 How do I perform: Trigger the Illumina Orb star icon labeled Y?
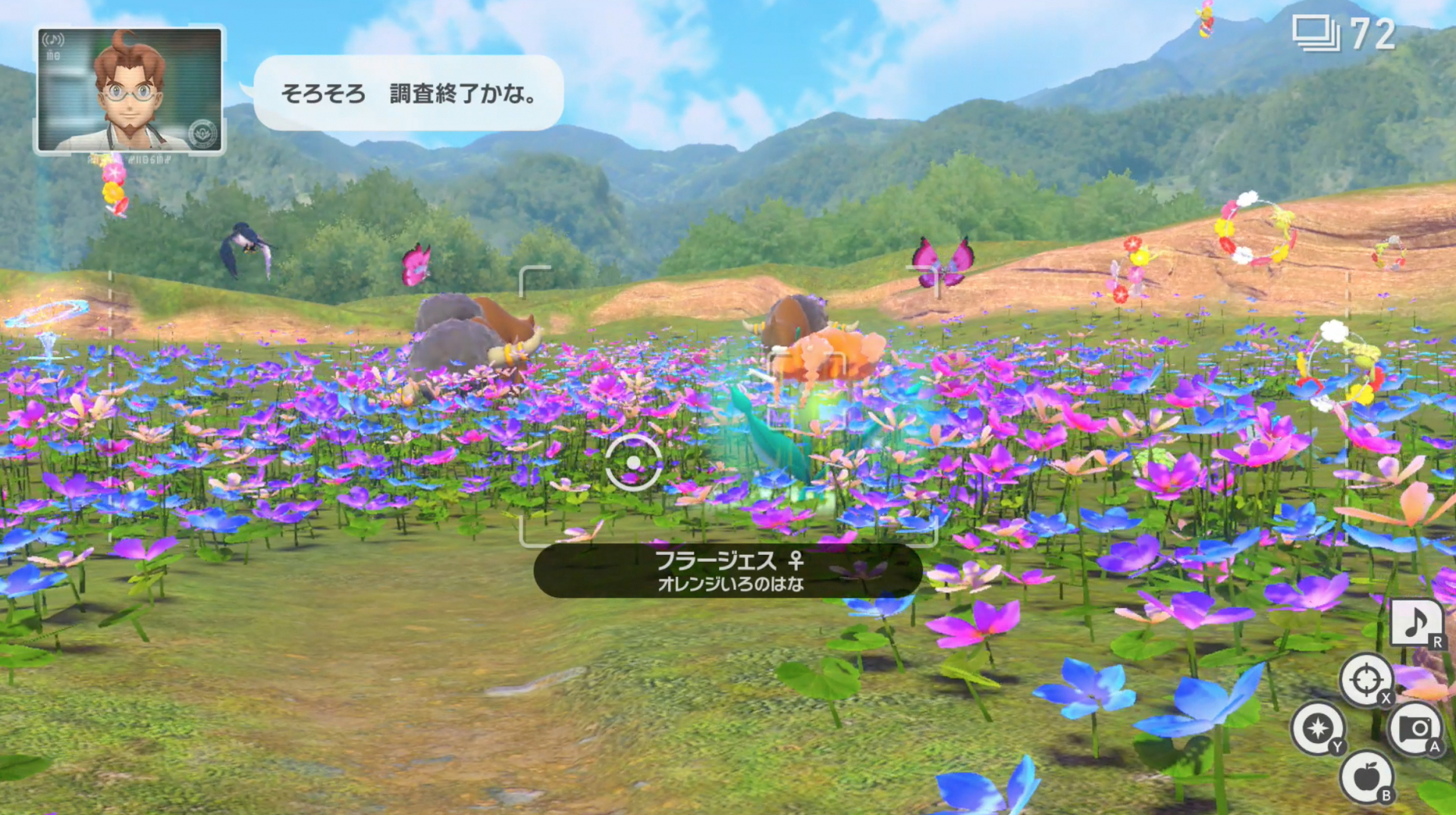tap(1318, 728)
